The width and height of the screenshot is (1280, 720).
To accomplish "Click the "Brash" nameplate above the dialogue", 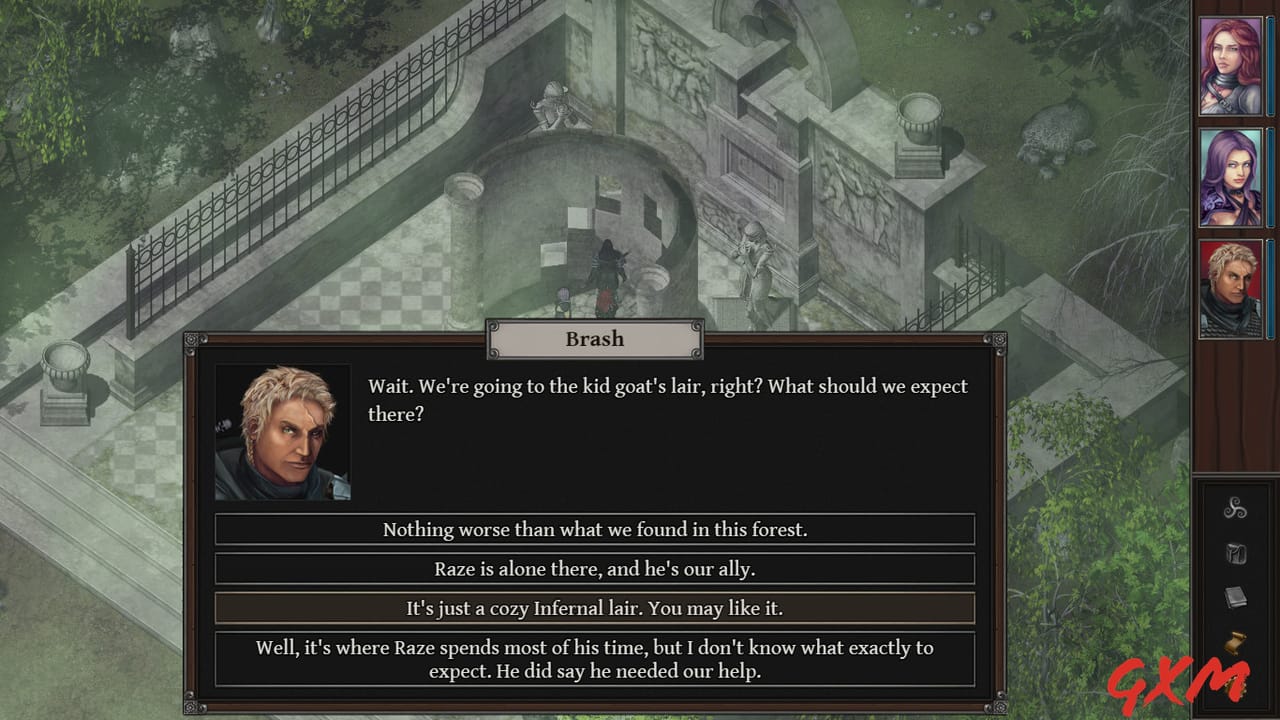I will click(x=594, y=339).
